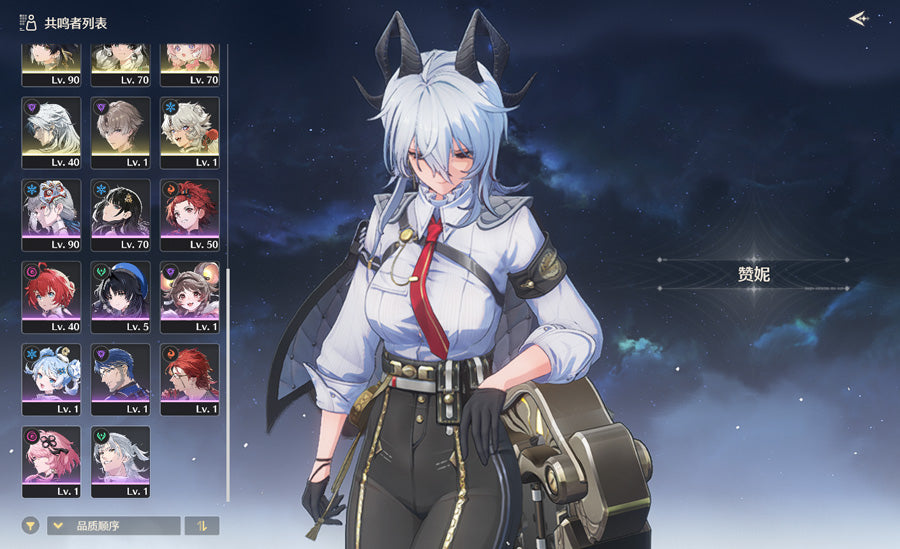Close the resonator list with the back arrow
This screenshot has height=549, width=900.
pos(858,18)
